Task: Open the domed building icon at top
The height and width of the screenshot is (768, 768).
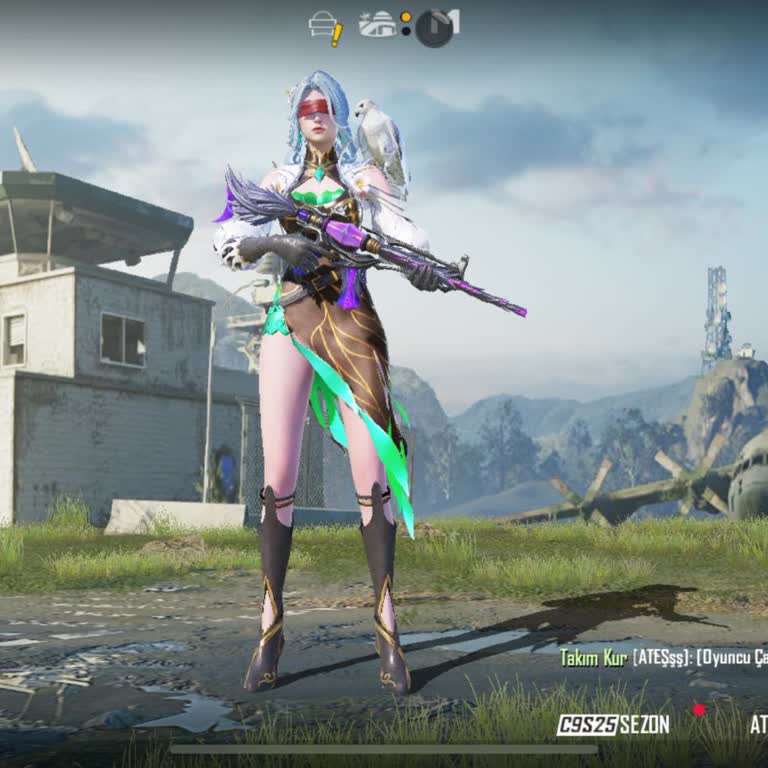Action: pyautogui.click(x=378, y=25)
